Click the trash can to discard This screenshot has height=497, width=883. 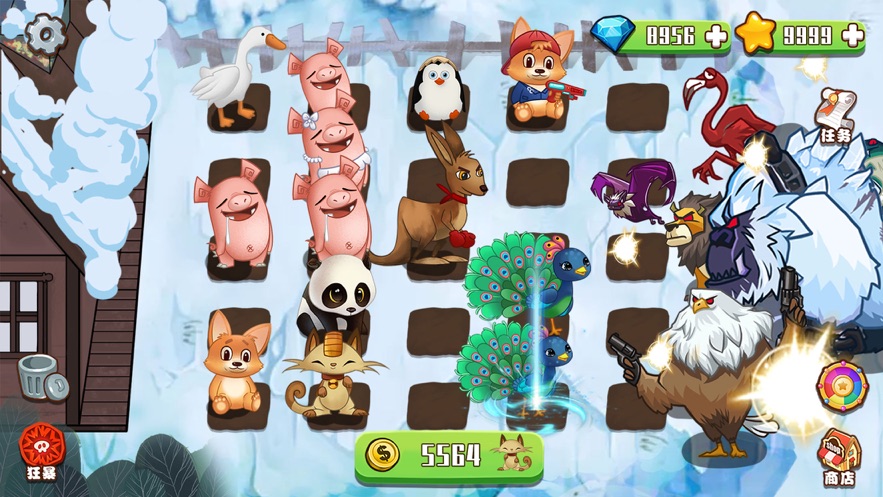tap(41, 377)
